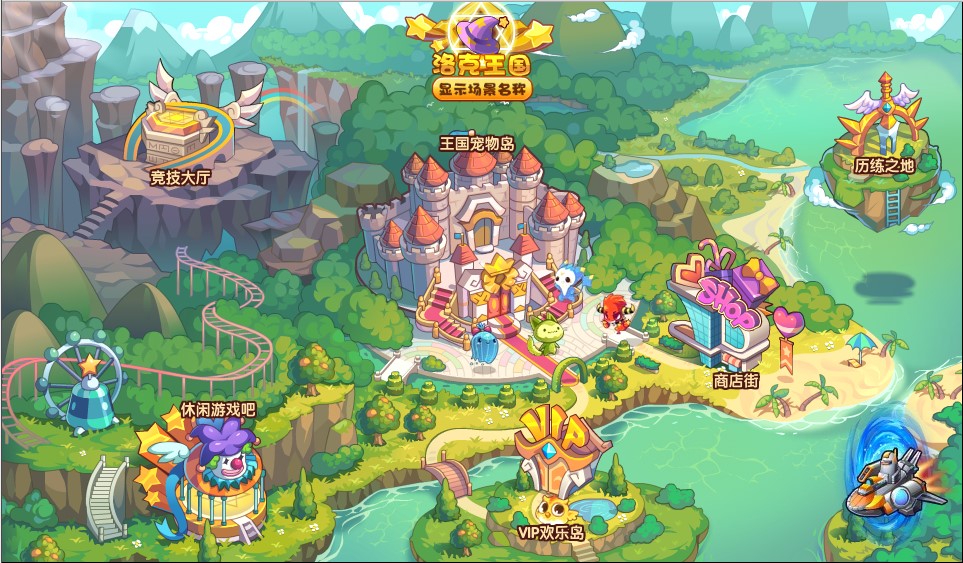This screenshot has height=563, width=963.
Task: Enter the 竞技大厅 arena location
Action: 180,135
